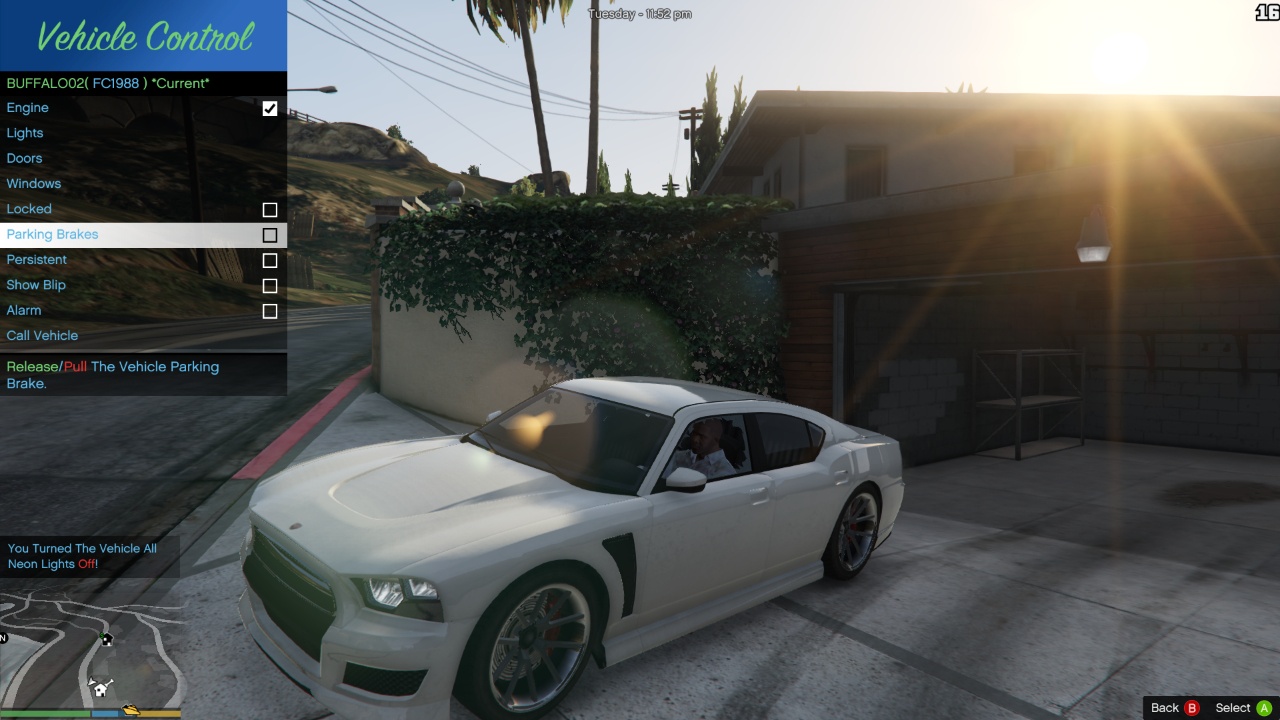
Task: Click the North indicator on the minimap edge
Action: pyautogui.click(x=5, y=637)
